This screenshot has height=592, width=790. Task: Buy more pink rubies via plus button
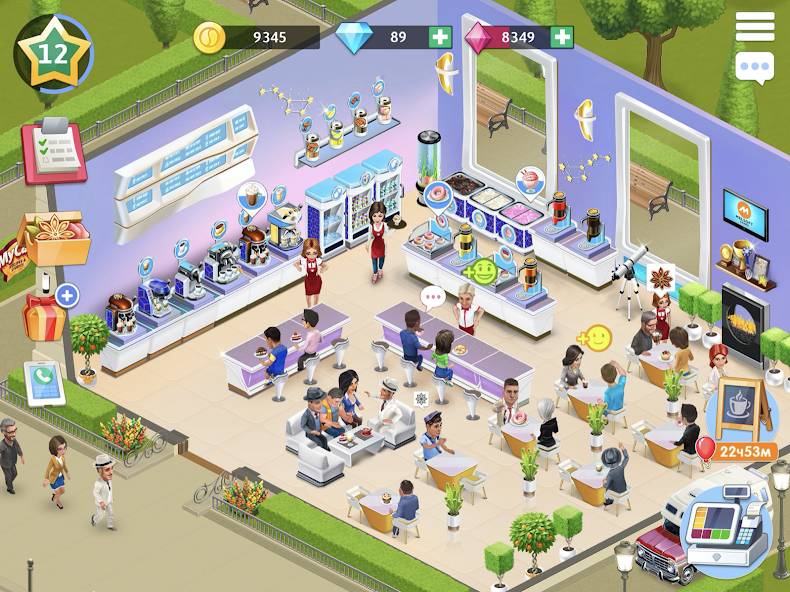click(562, 38)
